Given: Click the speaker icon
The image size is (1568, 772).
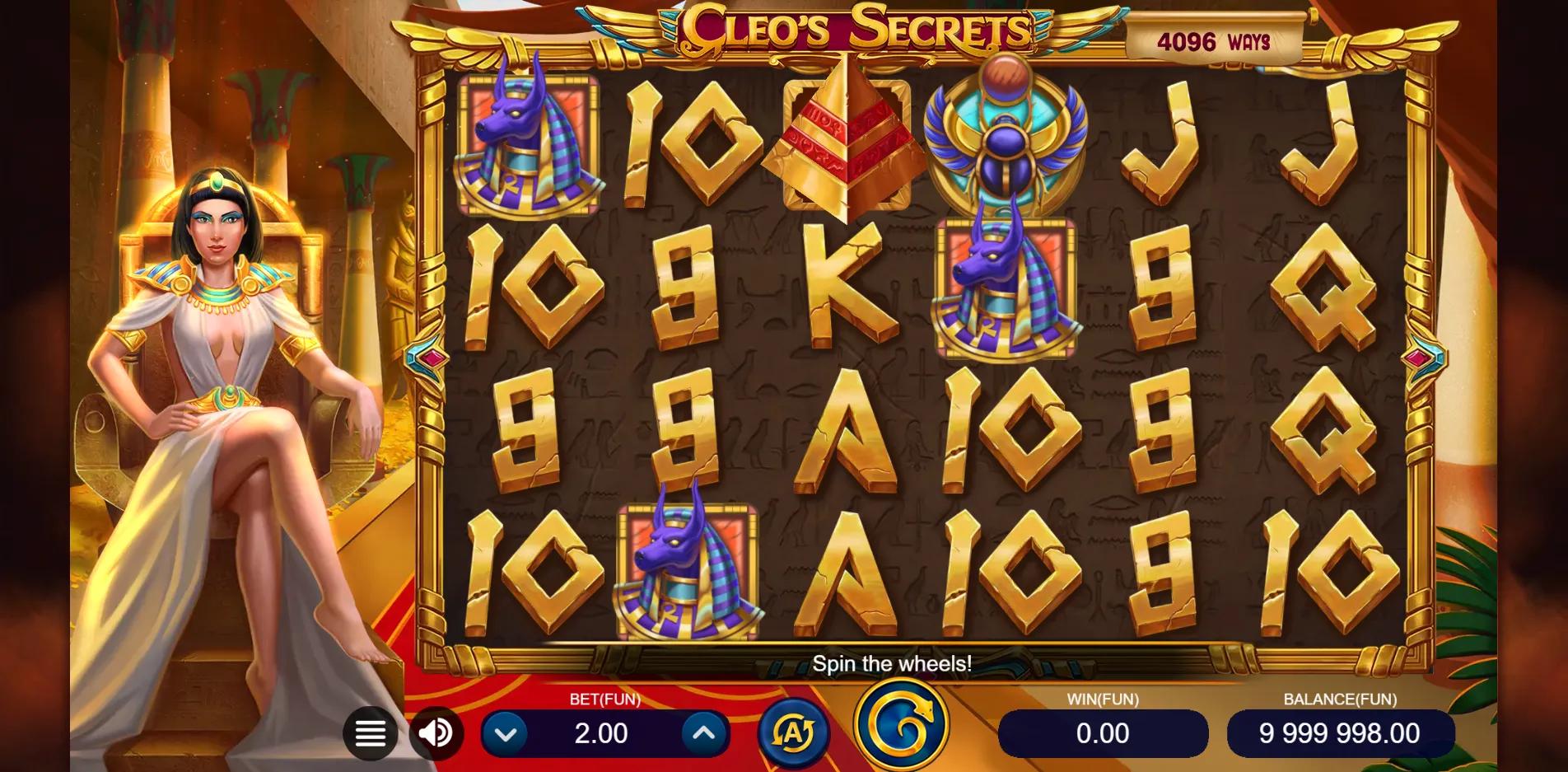Looking at the screenshot, I should point(436,732).
